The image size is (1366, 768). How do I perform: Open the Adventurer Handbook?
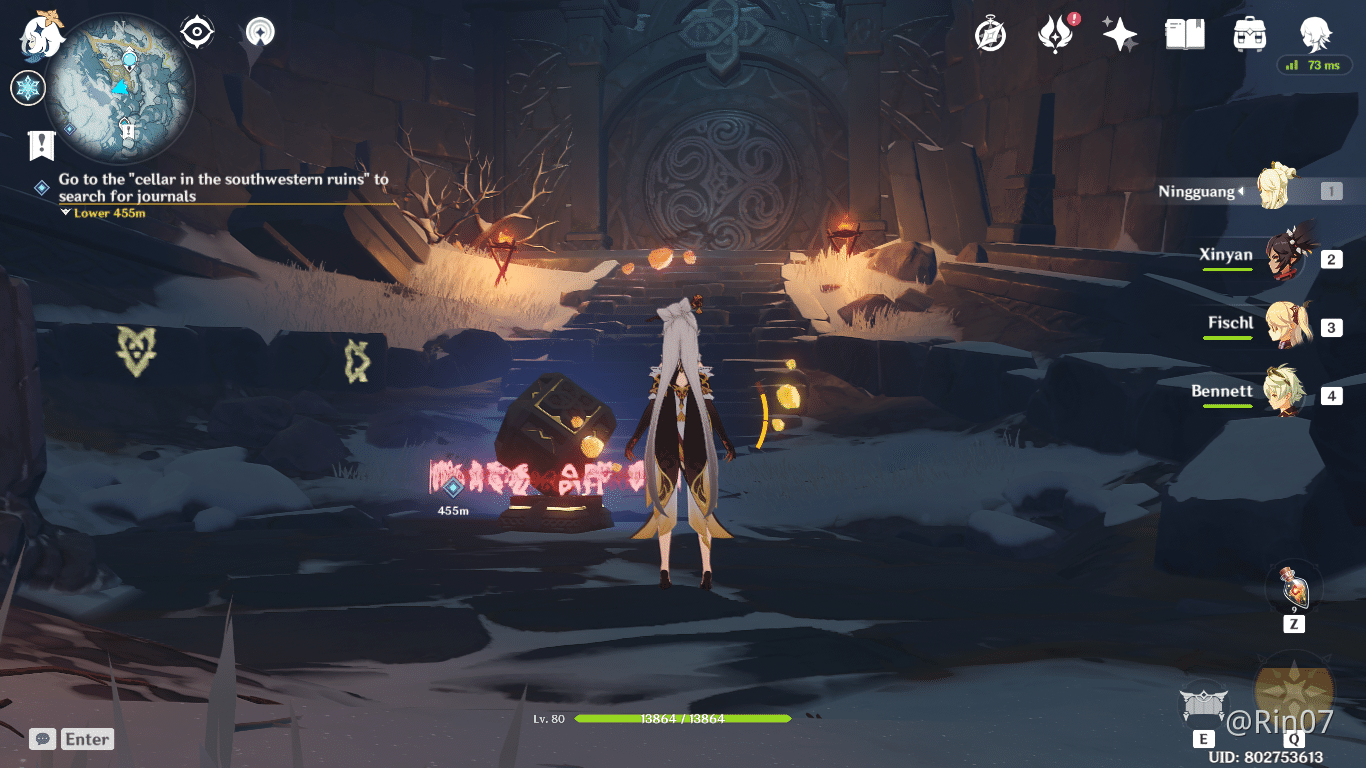pyautogui.click(x=1183, y=33)
